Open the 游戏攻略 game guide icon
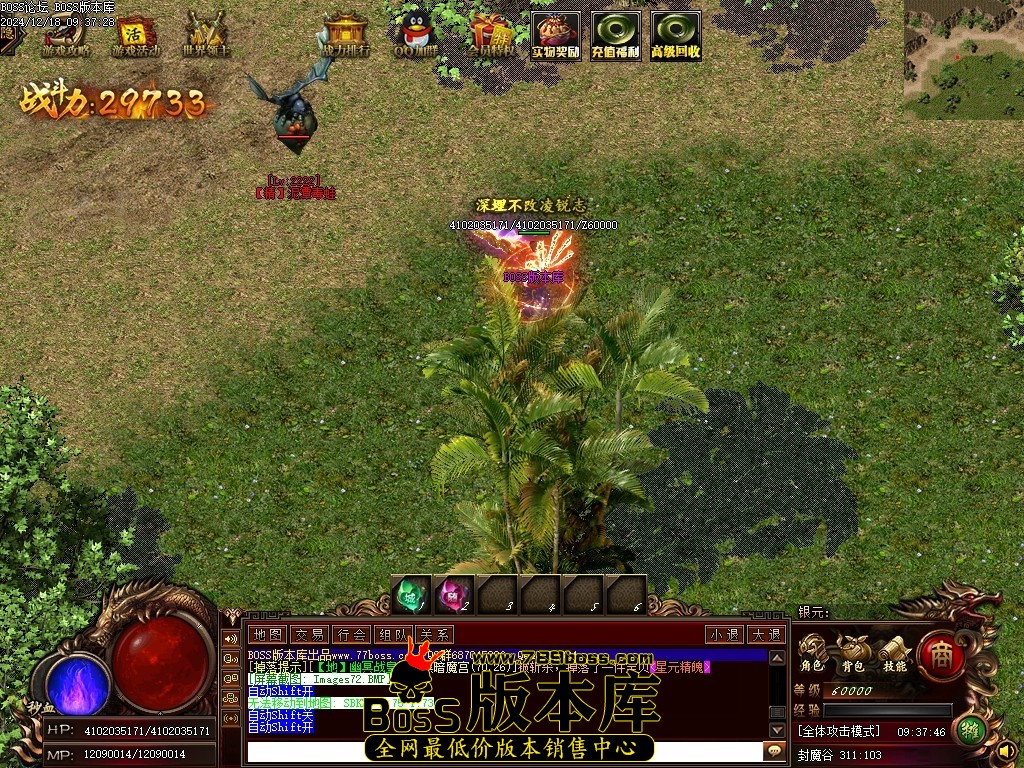 tap(66, 34)
